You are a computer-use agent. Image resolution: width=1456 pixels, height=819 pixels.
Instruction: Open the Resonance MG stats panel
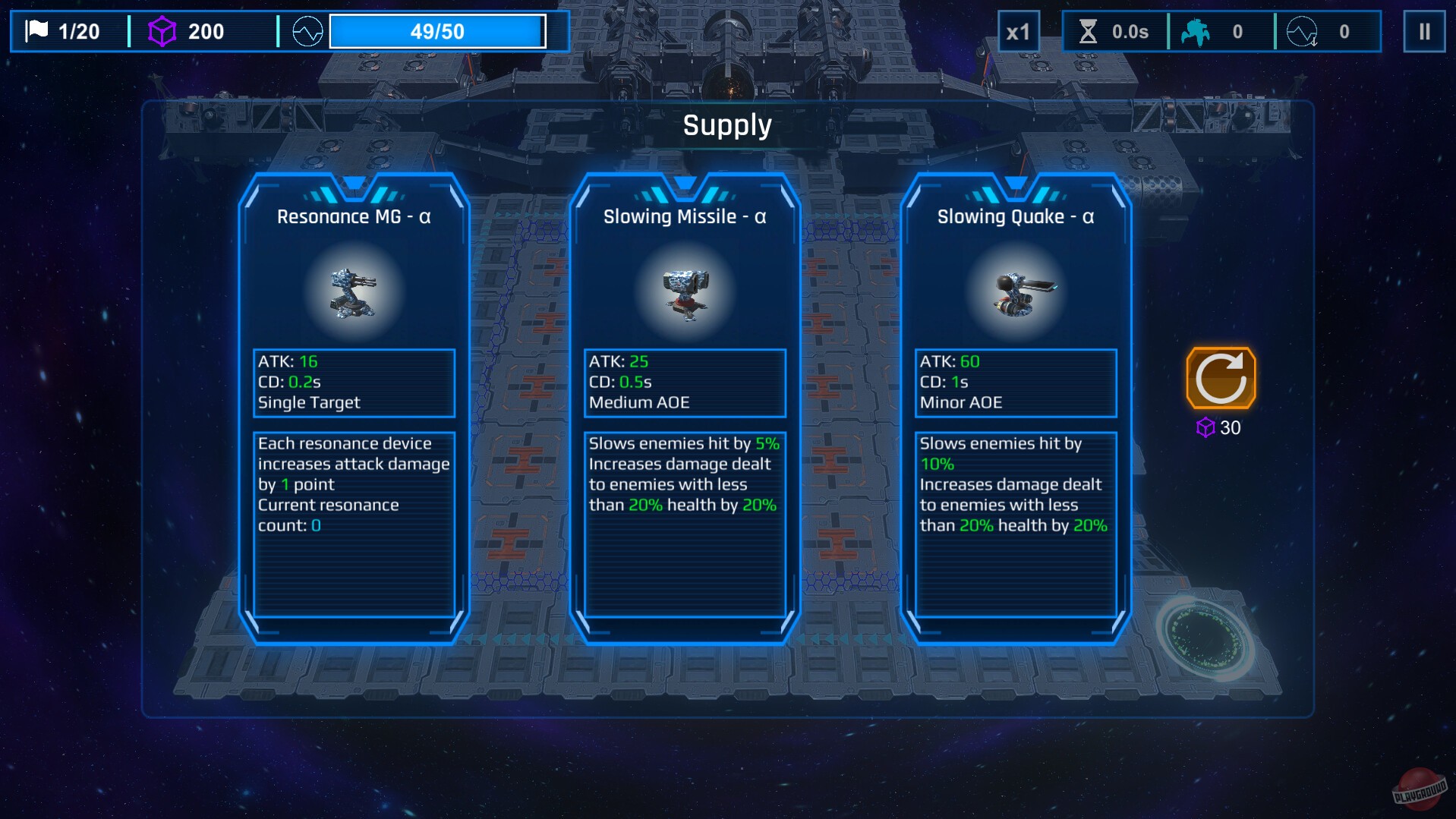353,383
